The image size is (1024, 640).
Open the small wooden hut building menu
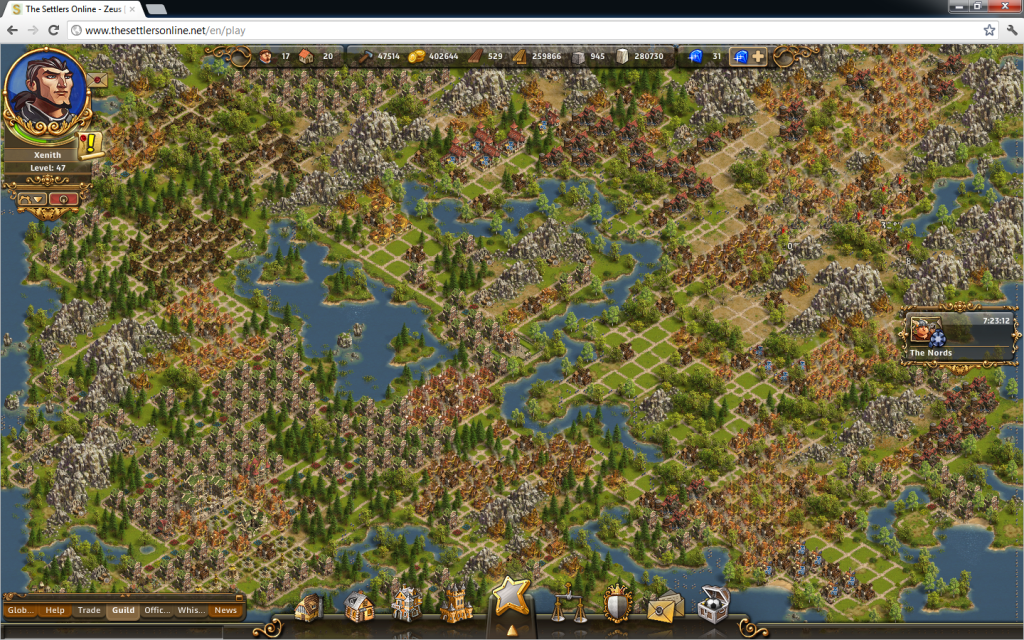(x=309, y=606)
